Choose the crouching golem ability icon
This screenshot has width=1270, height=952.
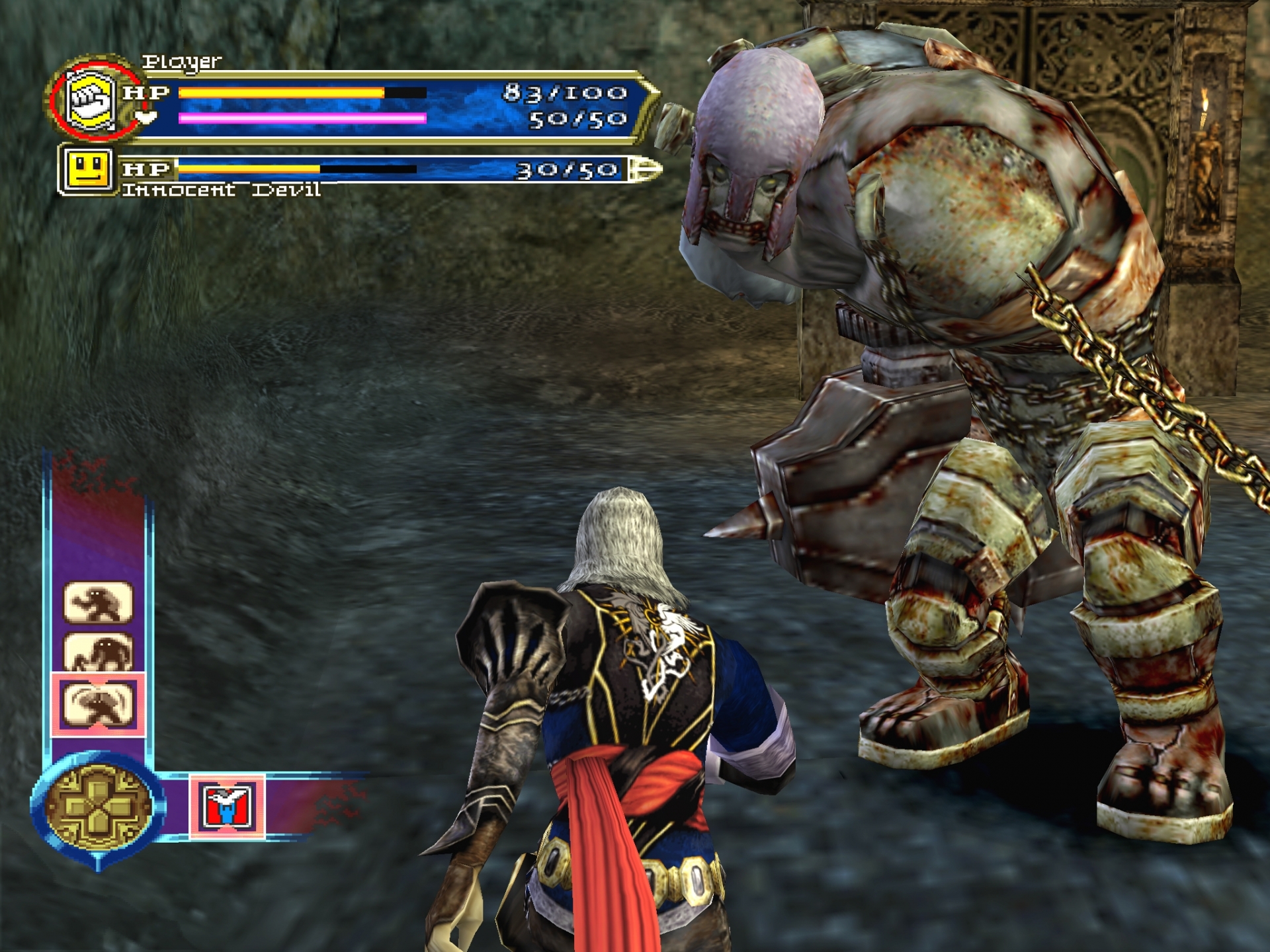(x=98, y=653)
